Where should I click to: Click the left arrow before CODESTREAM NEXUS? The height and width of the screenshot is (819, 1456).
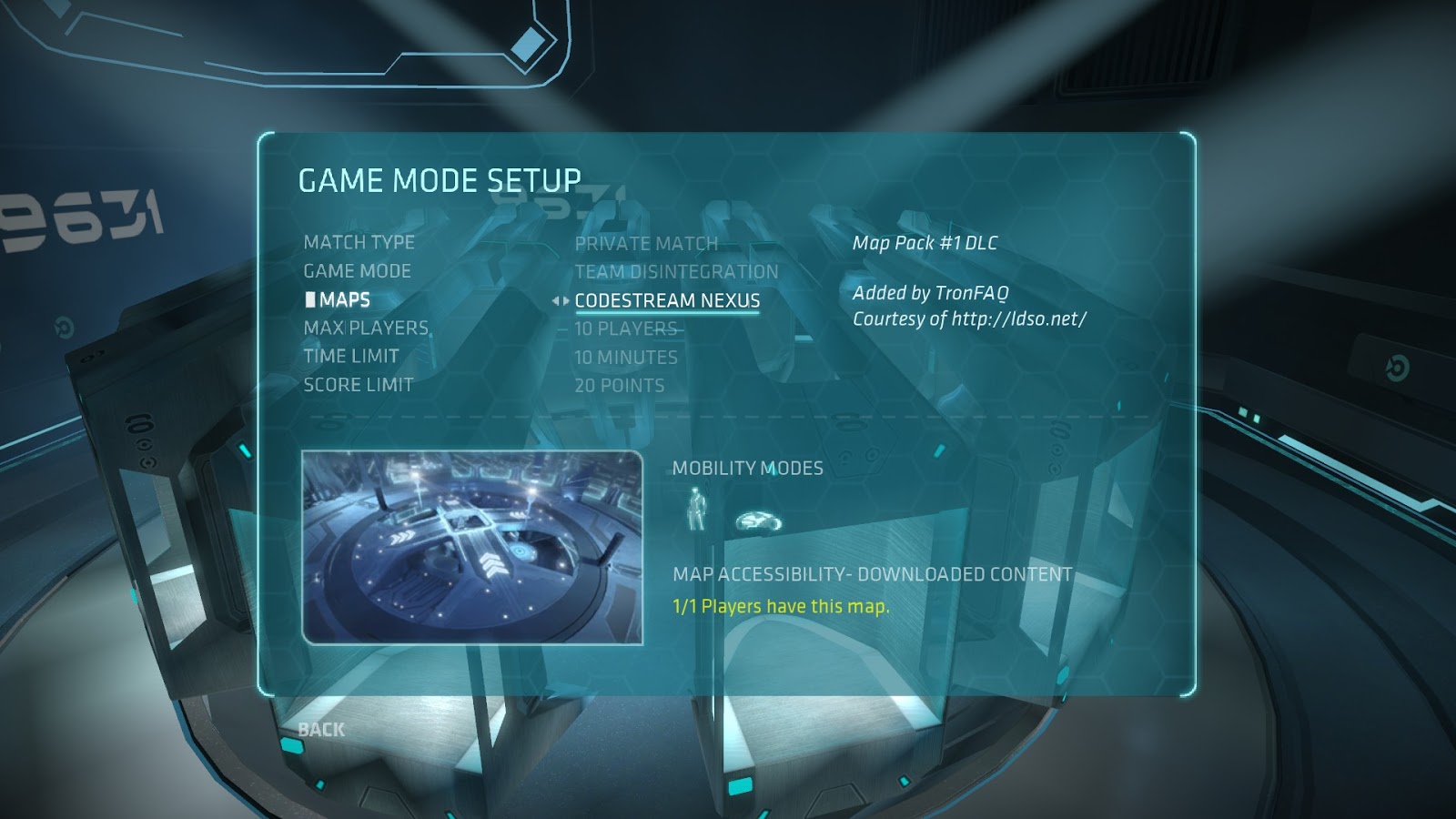(x=554, y=299)
